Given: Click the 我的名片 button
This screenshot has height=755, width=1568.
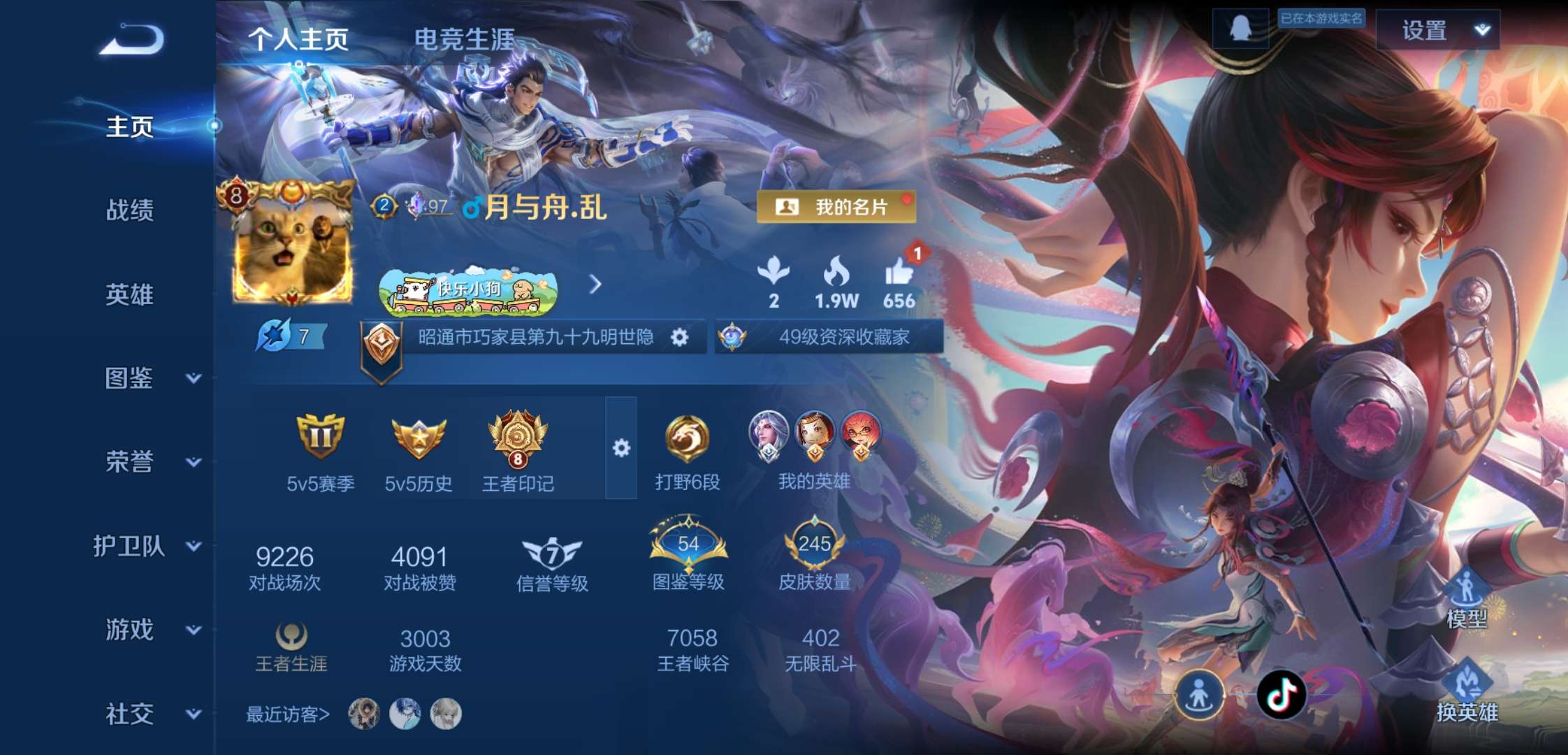Looking at the screenshot, I should [838, 207].
